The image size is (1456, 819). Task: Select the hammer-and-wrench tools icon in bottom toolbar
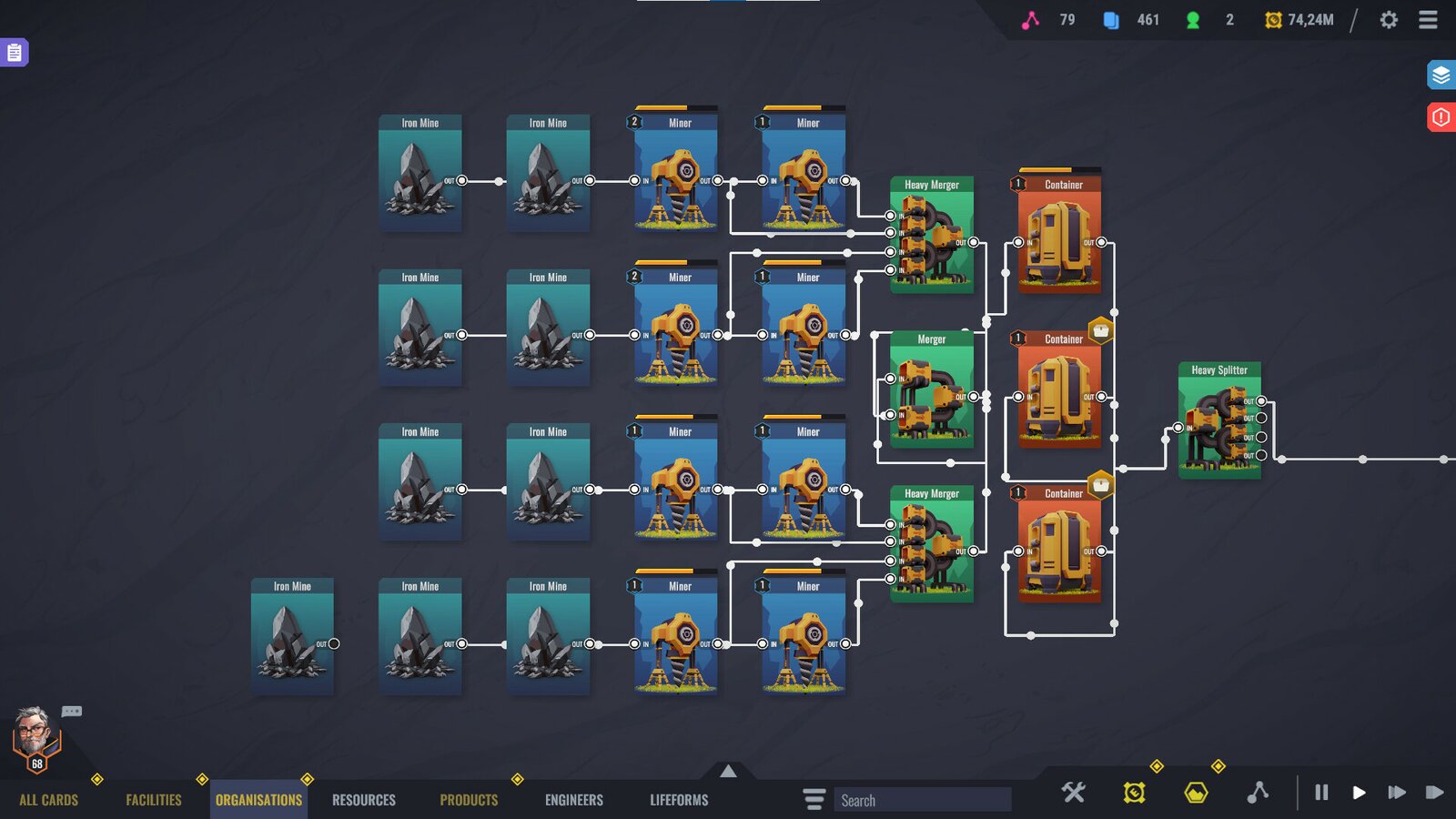tap(1072, 793)
